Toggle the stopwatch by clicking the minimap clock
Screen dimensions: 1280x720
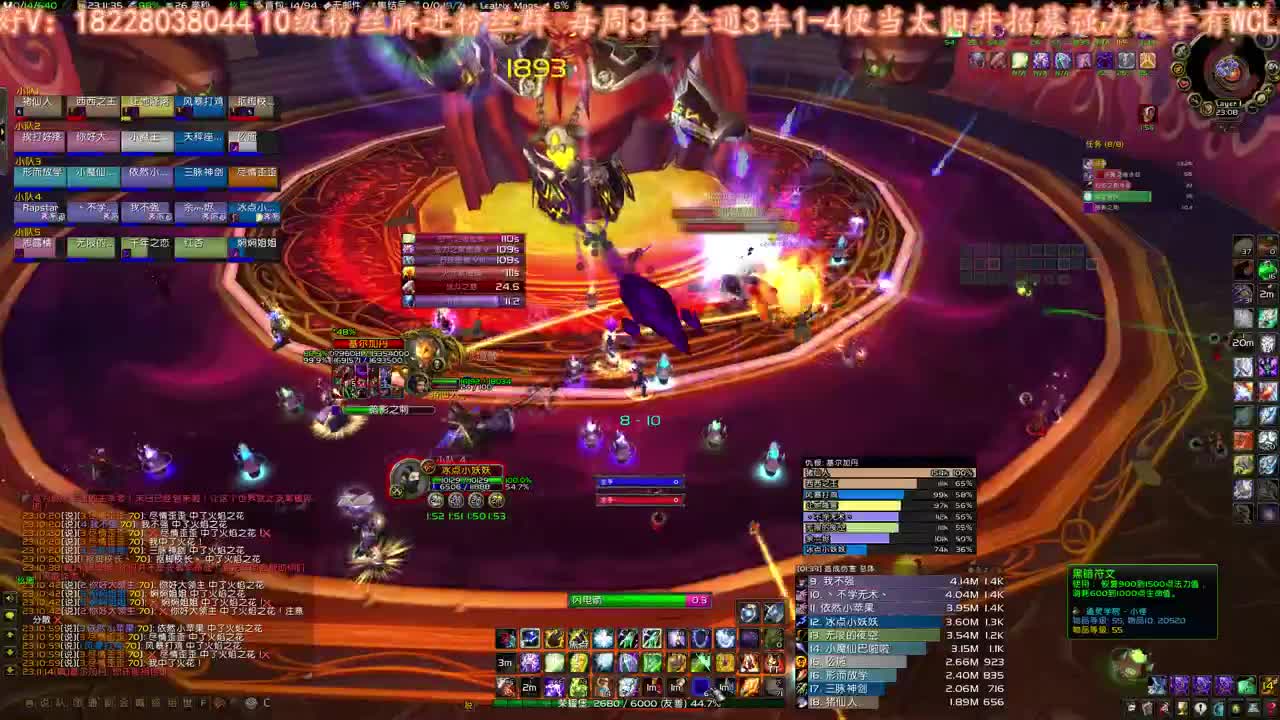1226,112
